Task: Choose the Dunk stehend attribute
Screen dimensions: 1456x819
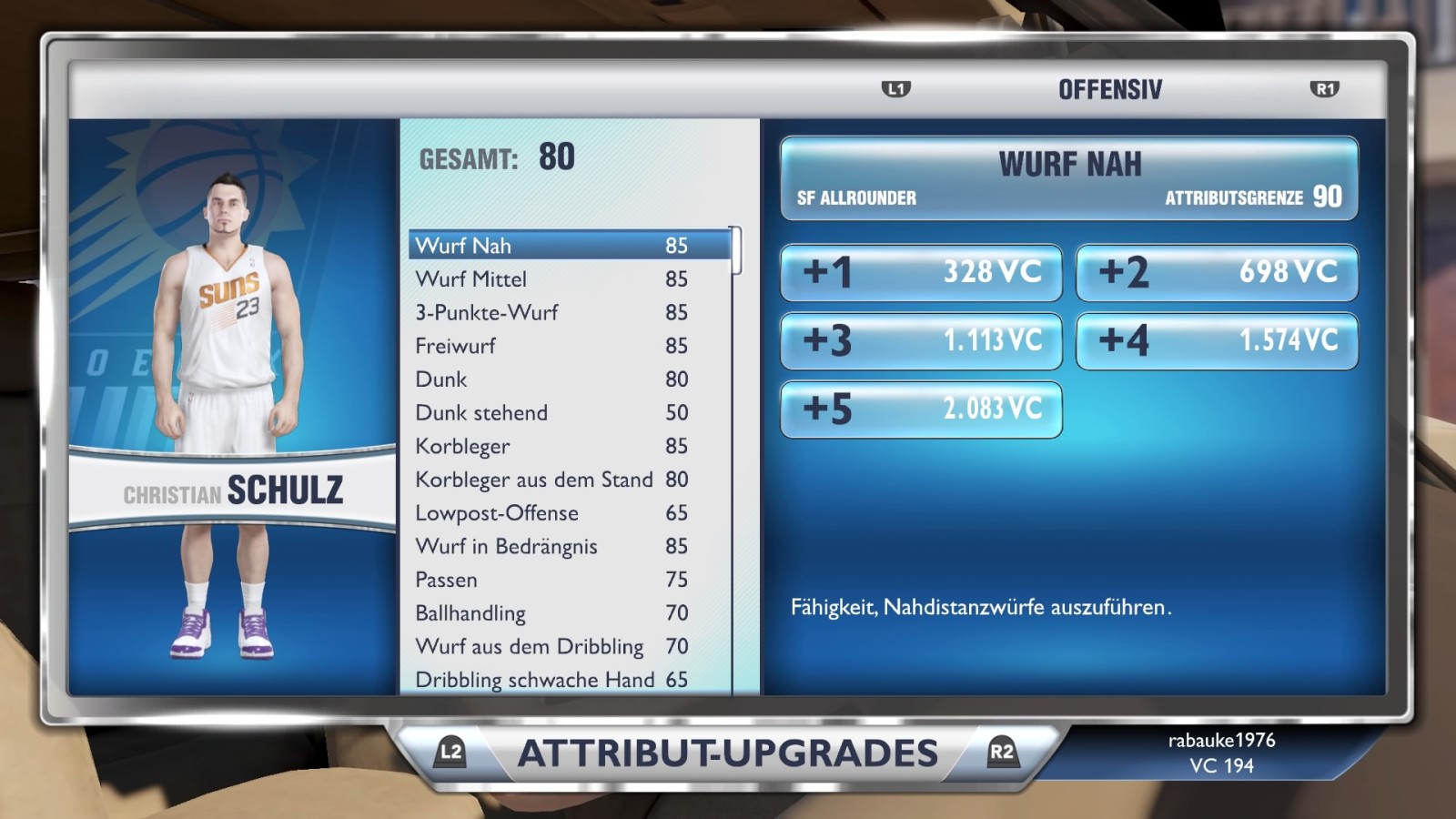Action: [x=551, y=413]
